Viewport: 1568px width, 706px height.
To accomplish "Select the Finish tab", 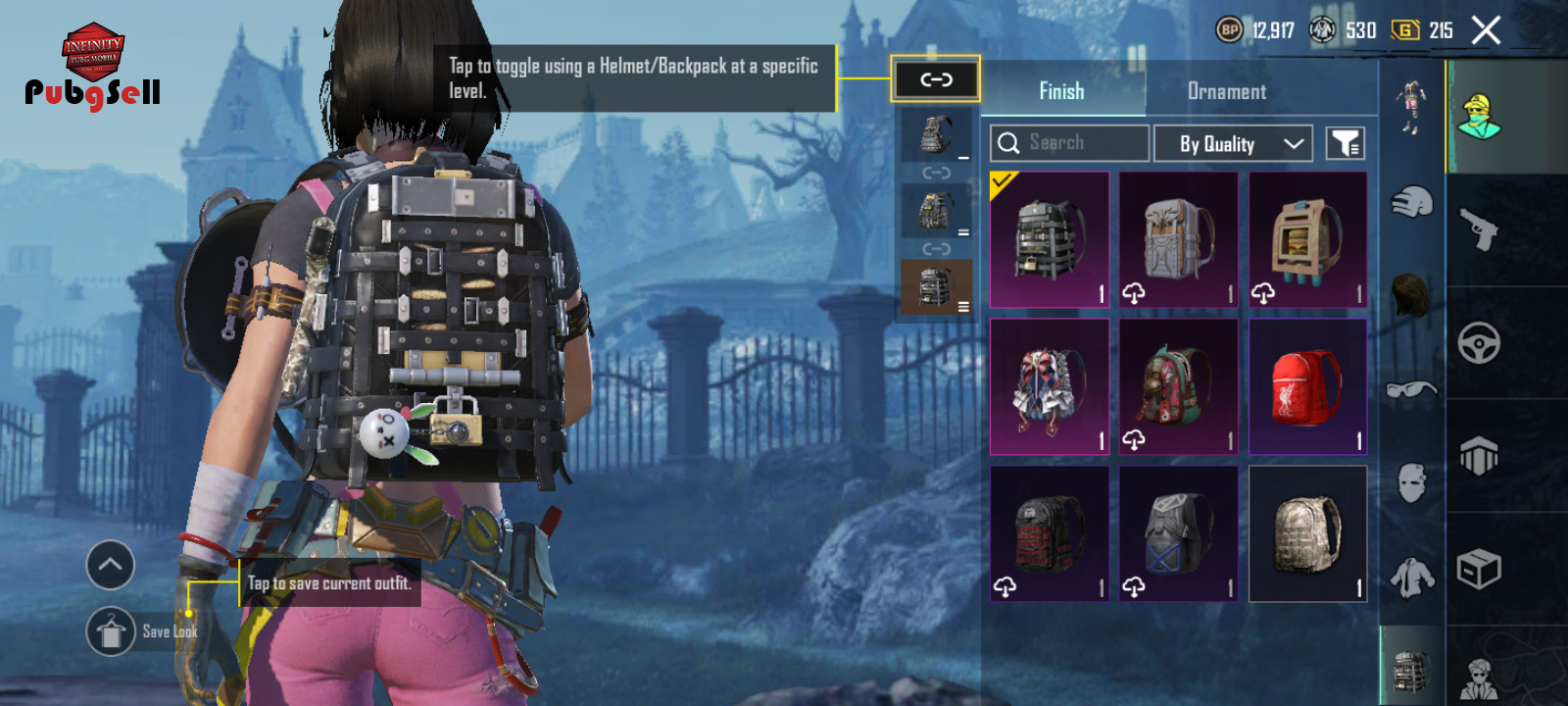I will coord(1061,91).
